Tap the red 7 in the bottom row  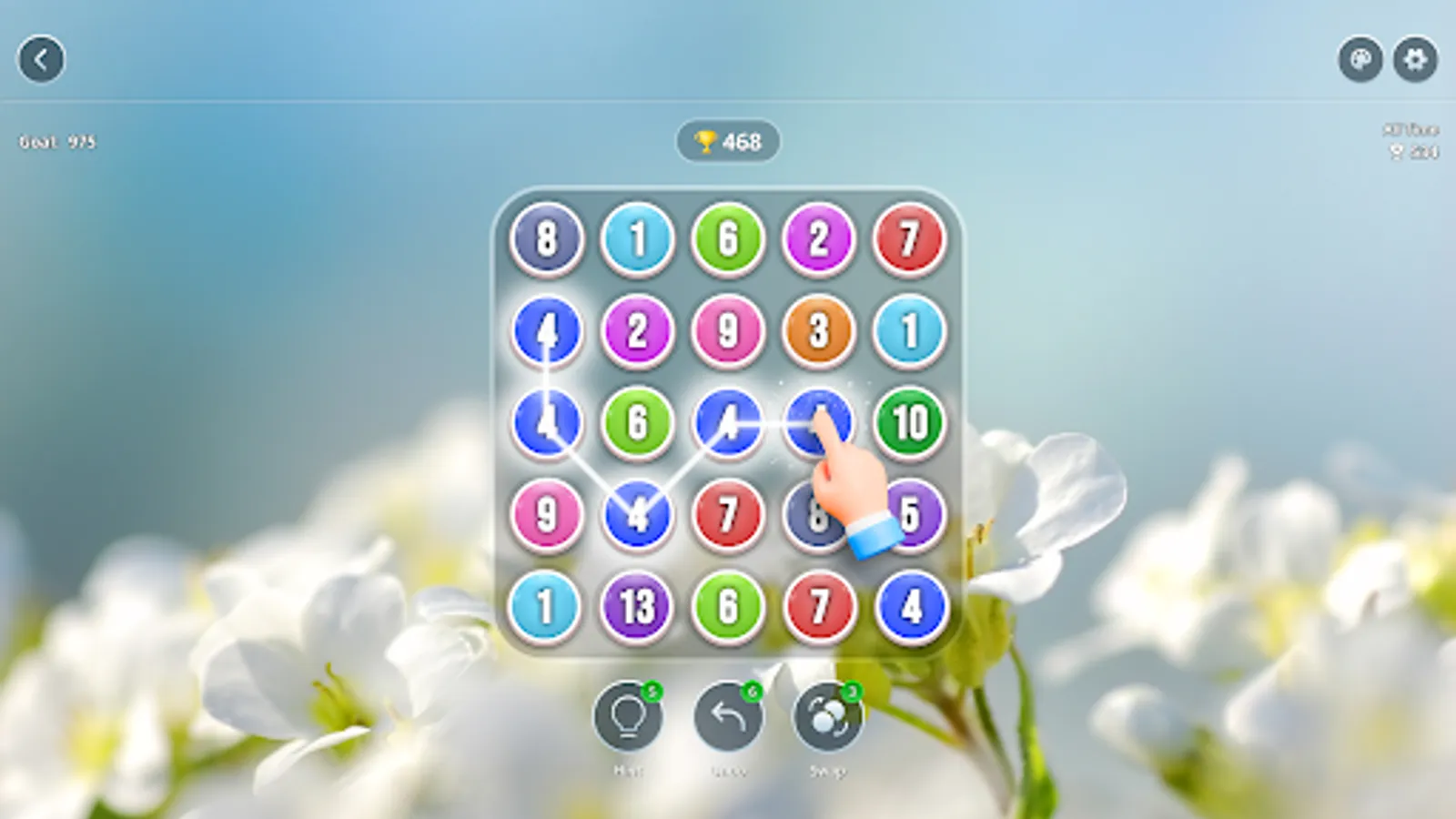820,604
